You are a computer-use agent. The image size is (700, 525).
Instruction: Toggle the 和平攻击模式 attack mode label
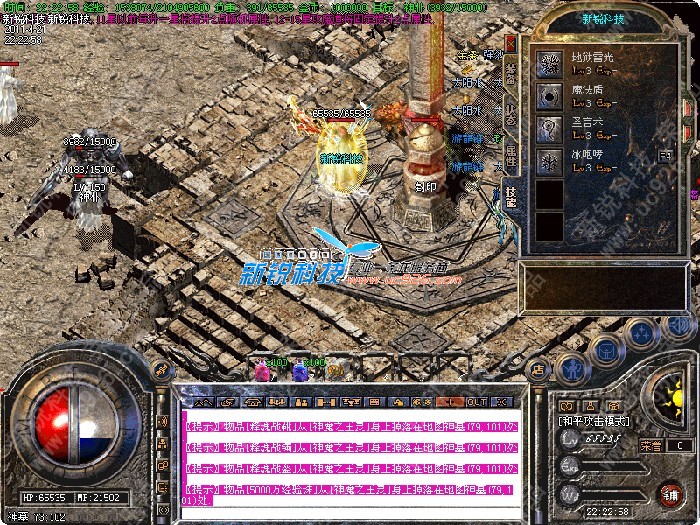pyautogui.click(x=594, y=421)
